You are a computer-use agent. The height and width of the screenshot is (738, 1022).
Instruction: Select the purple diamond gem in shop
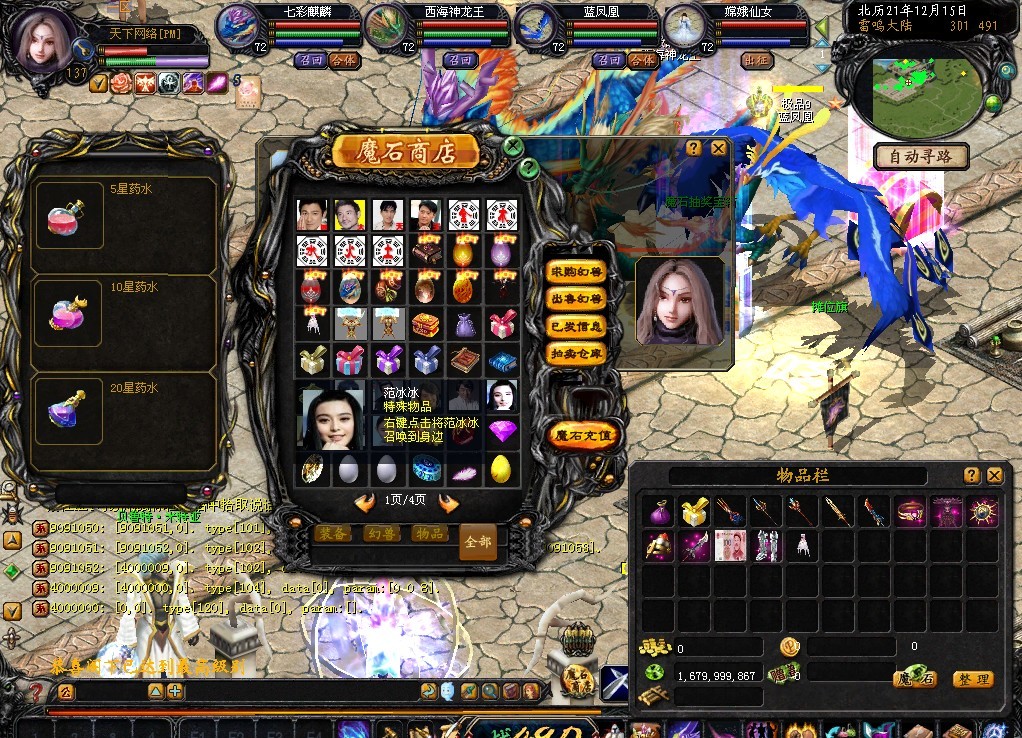click(x=500, y=431)
